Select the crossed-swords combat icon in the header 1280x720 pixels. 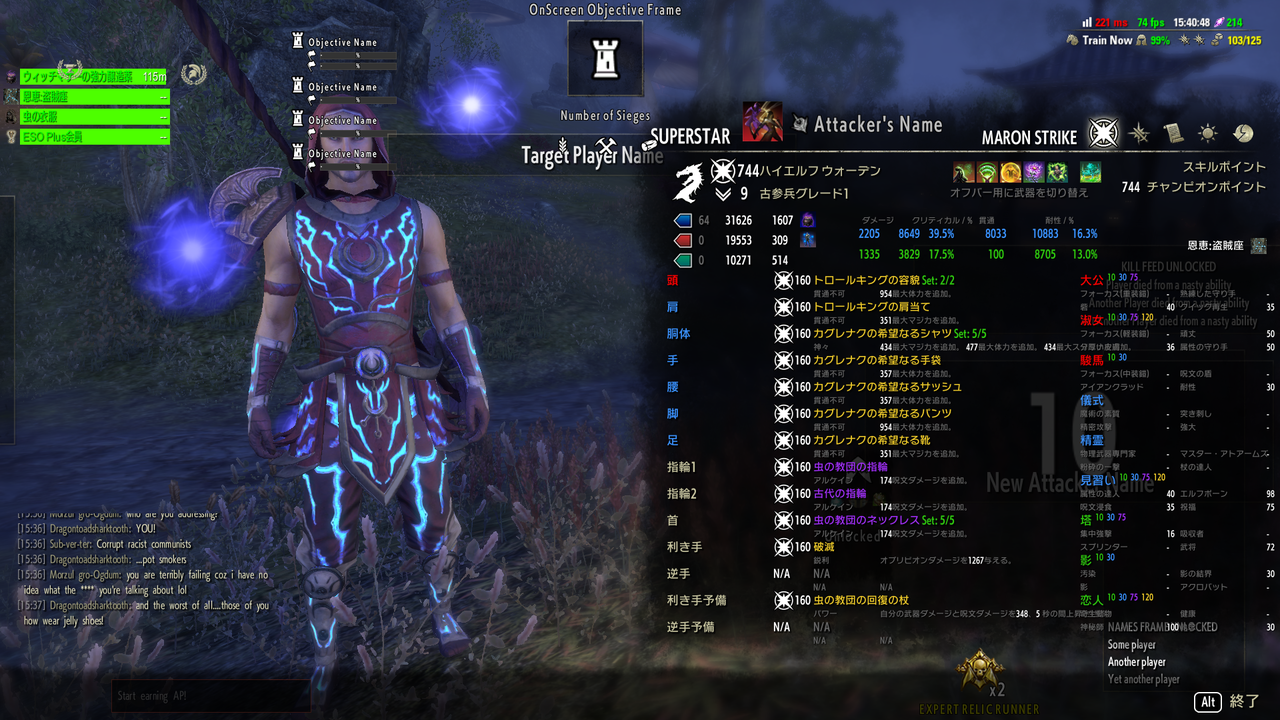point(1138,133)
